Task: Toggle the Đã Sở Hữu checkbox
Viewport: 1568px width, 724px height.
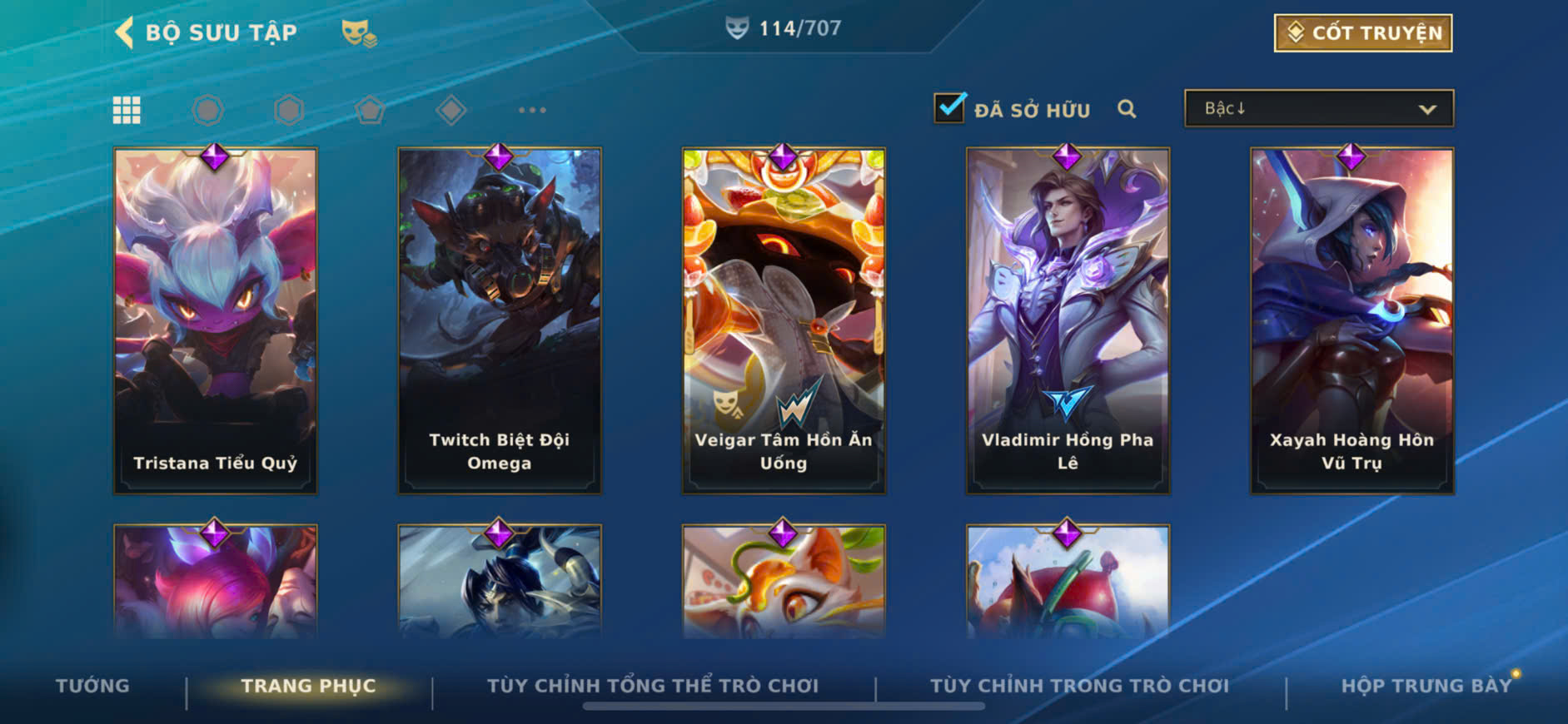Action: click(x=949, y=108)
